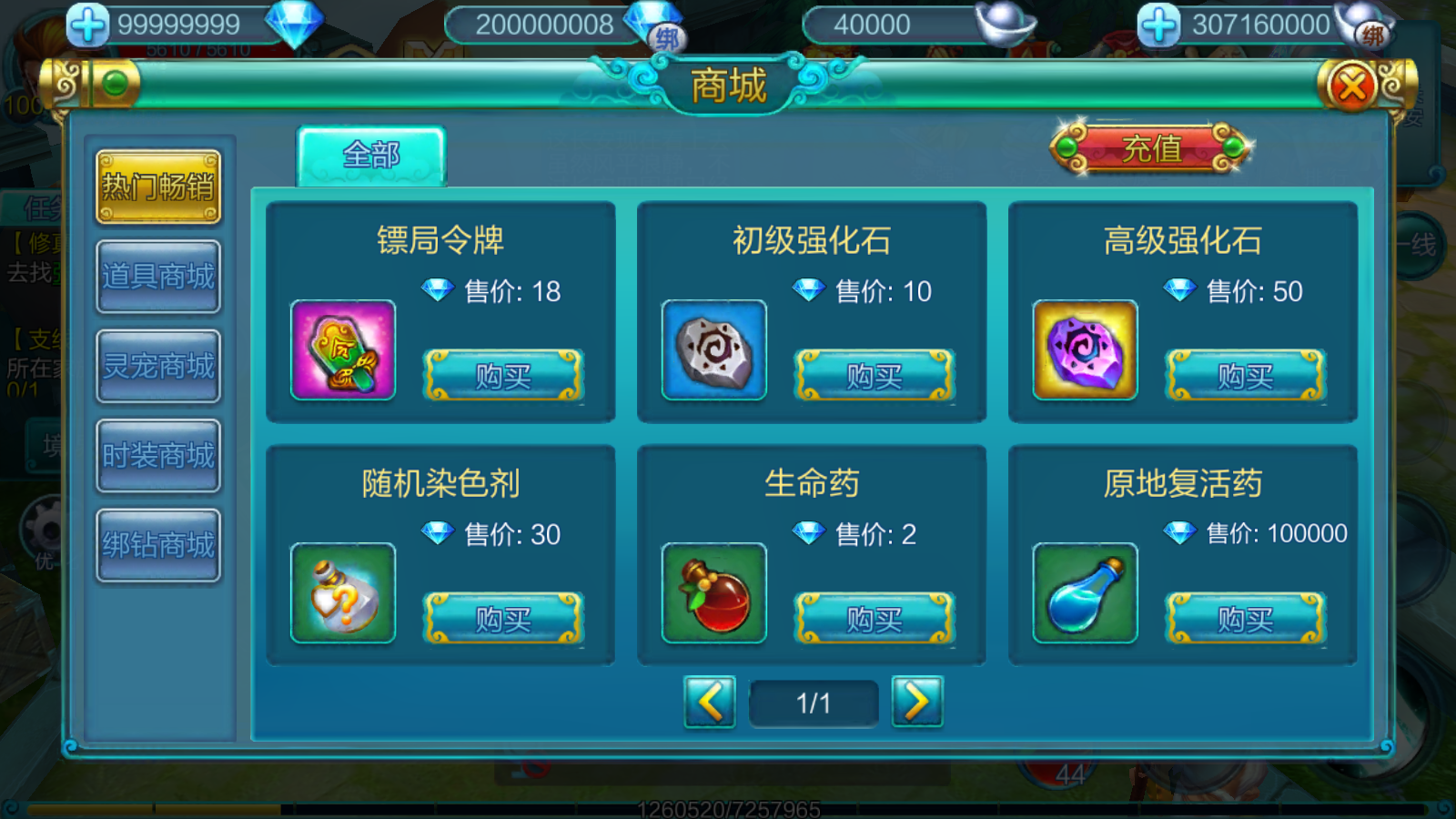Select the 初级强化石 stone item icon
The height and width of the screenshot is (819, 1456).
click(x=713, y=352)
